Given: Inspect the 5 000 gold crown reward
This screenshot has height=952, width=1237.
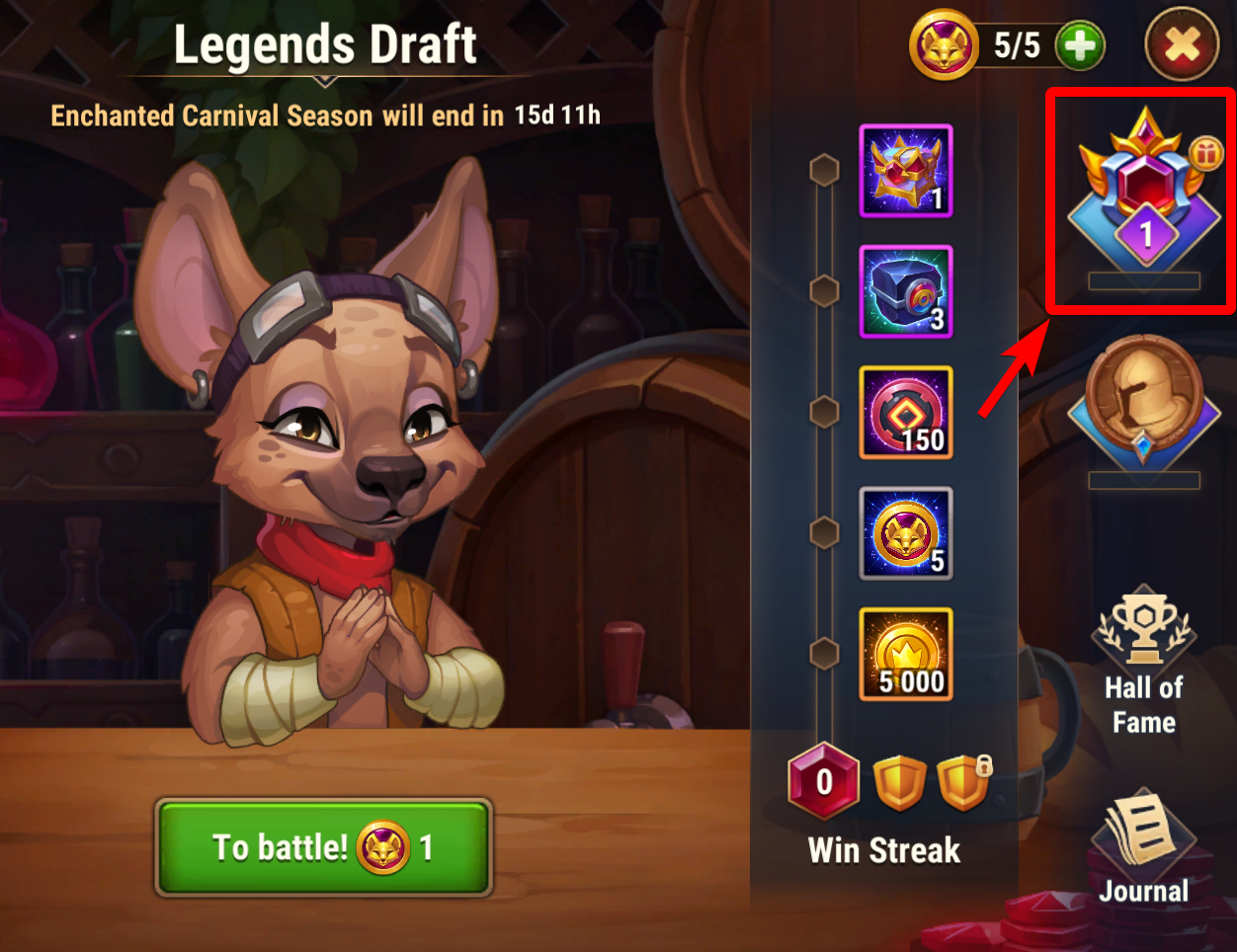Looking at the screenshot, I should pyautogui.click(x=906, y=654).
